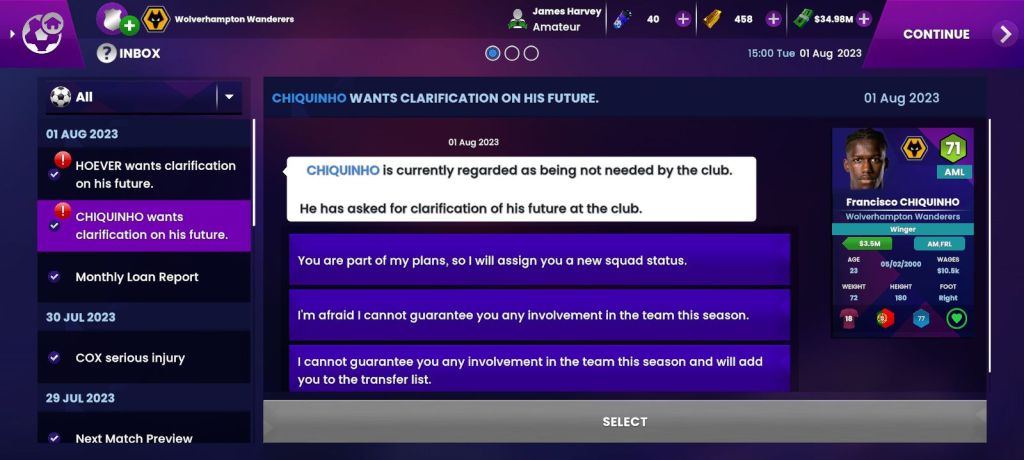This screenshot has height=460, width=1024.
Task: Click the purple shirt icon with green plus
Action: [113, 19]
